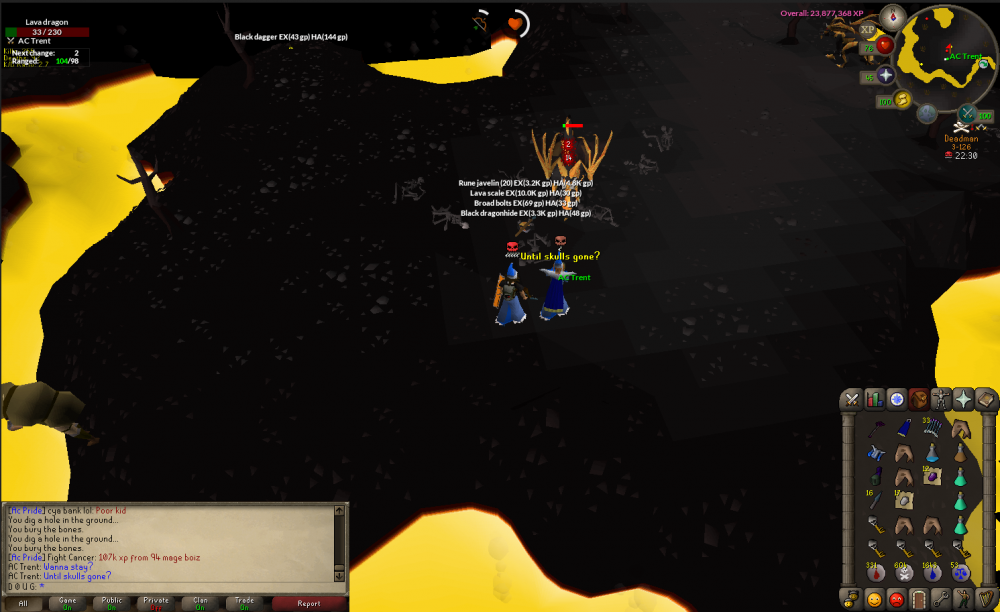Open the Friends list tab
The width and height of the screenshot is (1000, 612).
click(x=875, y=599)
